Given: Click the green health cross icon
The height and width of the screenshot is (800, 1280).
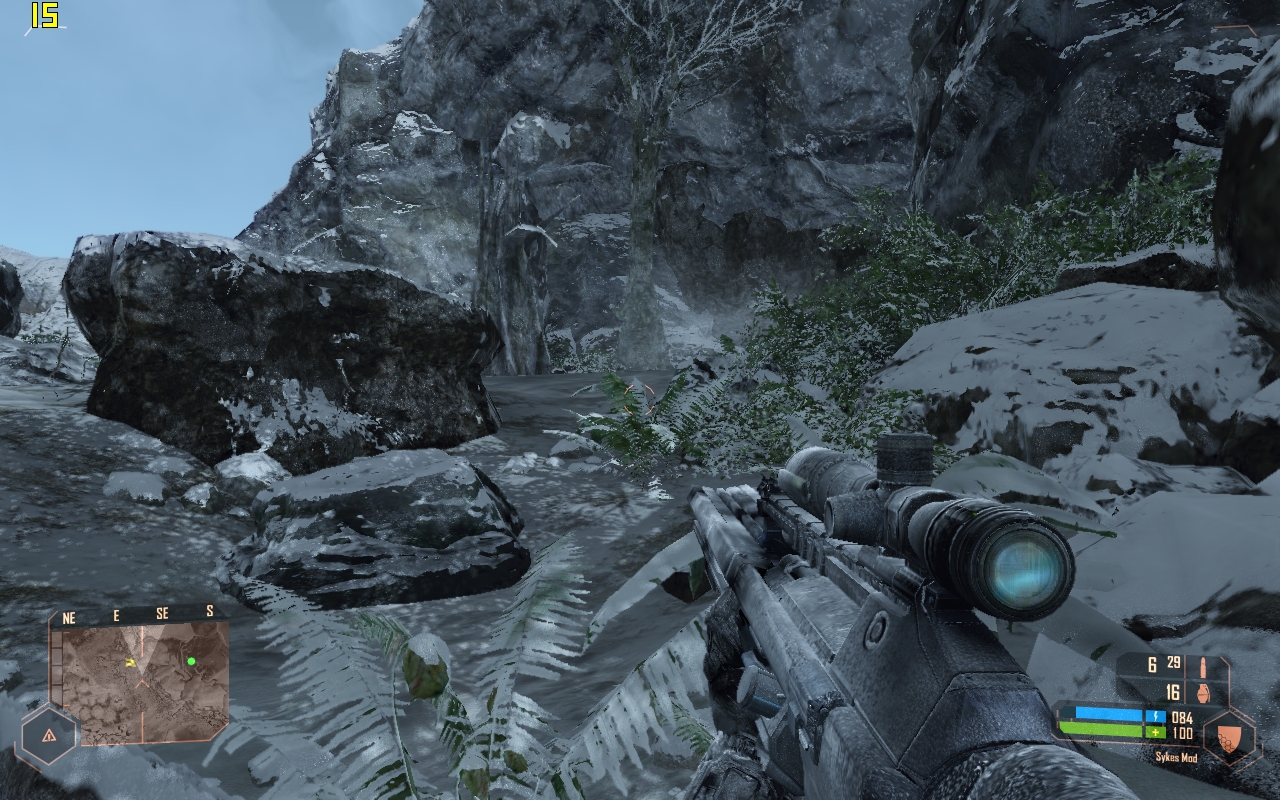Looking at the screenshot, I should [x=1156, y=732].
